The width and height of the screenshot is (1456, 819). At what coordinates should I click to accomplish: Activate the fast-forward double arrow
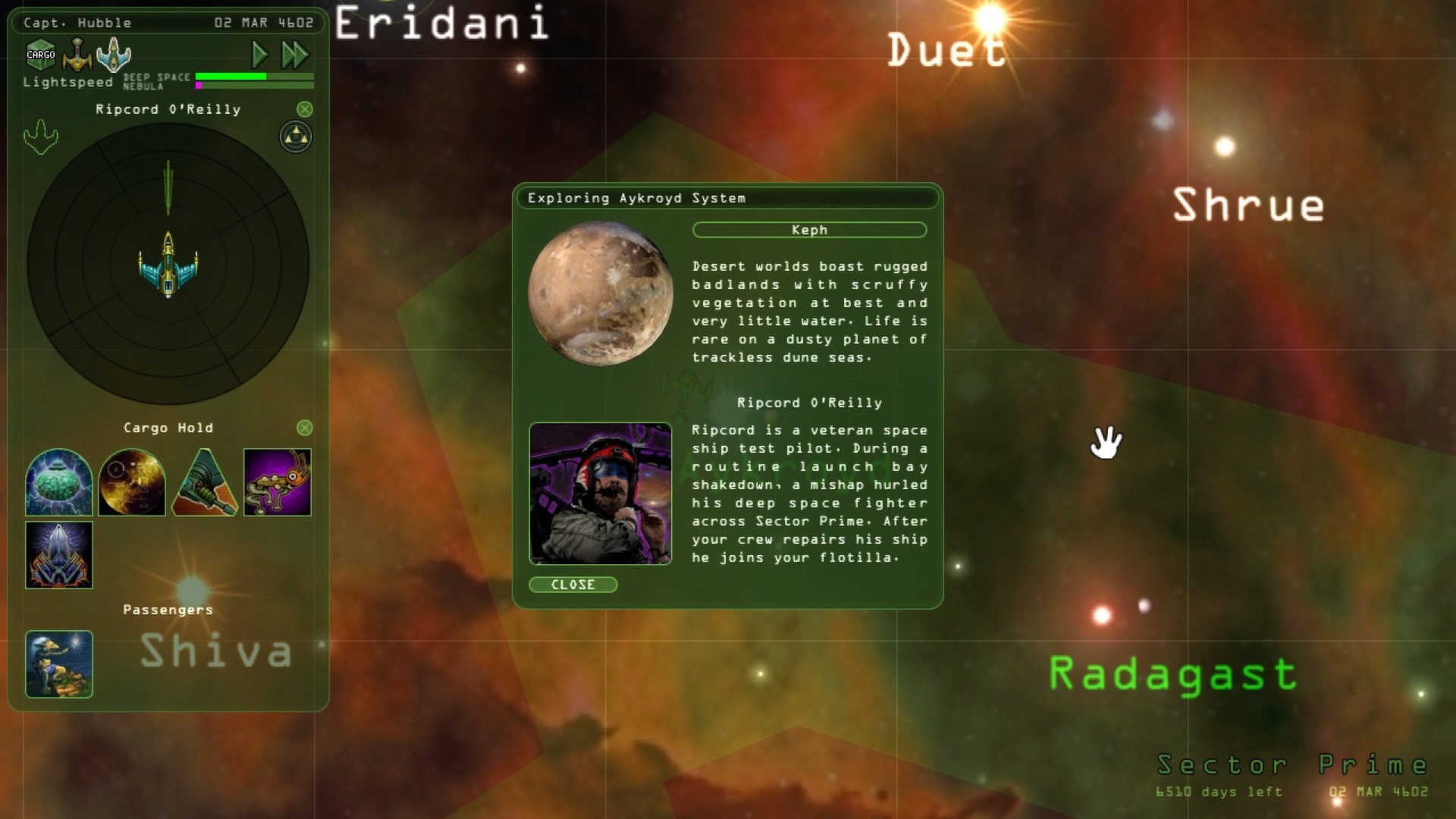[296, 54]
